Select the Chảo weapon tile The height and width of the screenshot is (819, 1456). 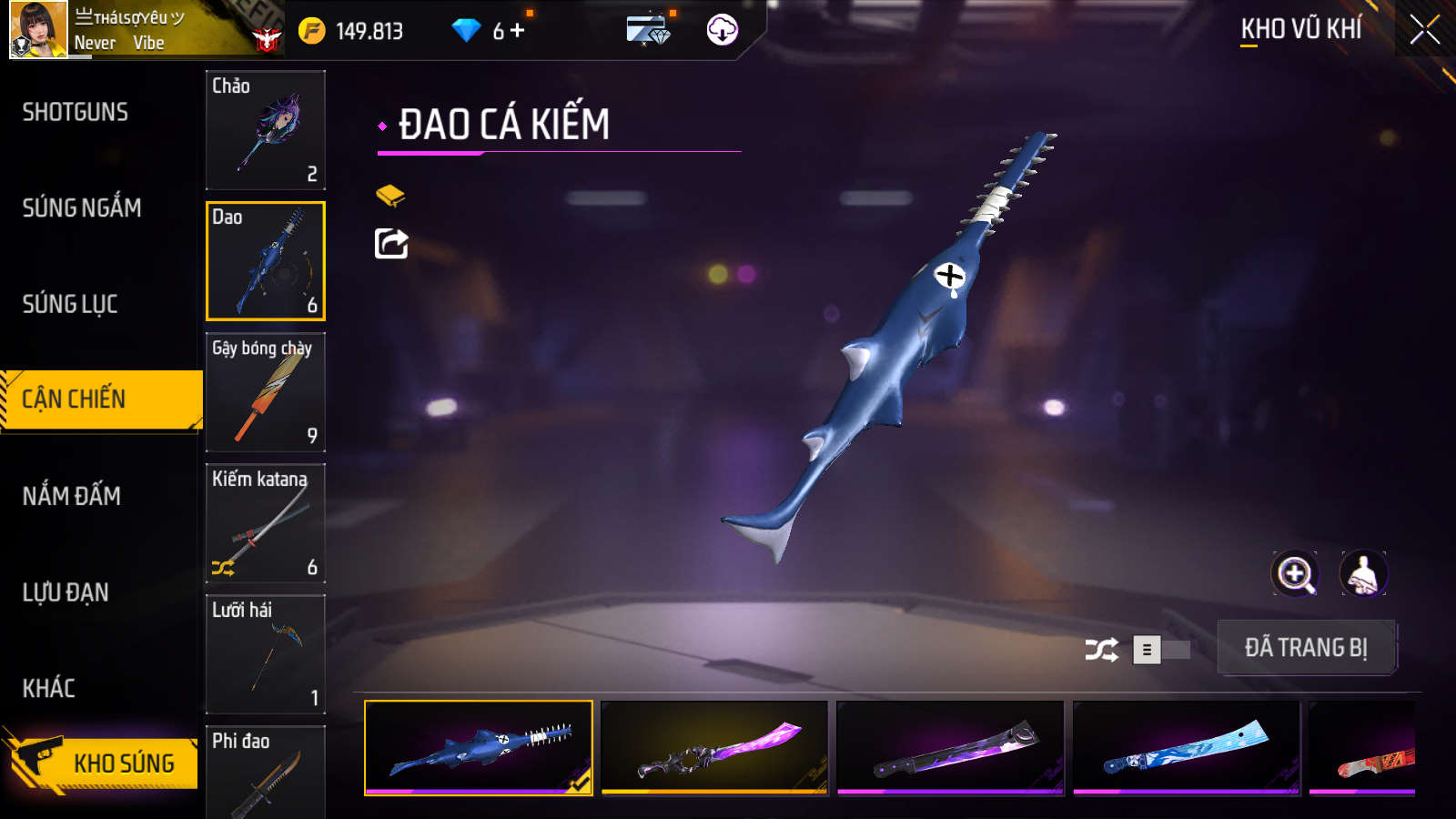coord(266,130)
